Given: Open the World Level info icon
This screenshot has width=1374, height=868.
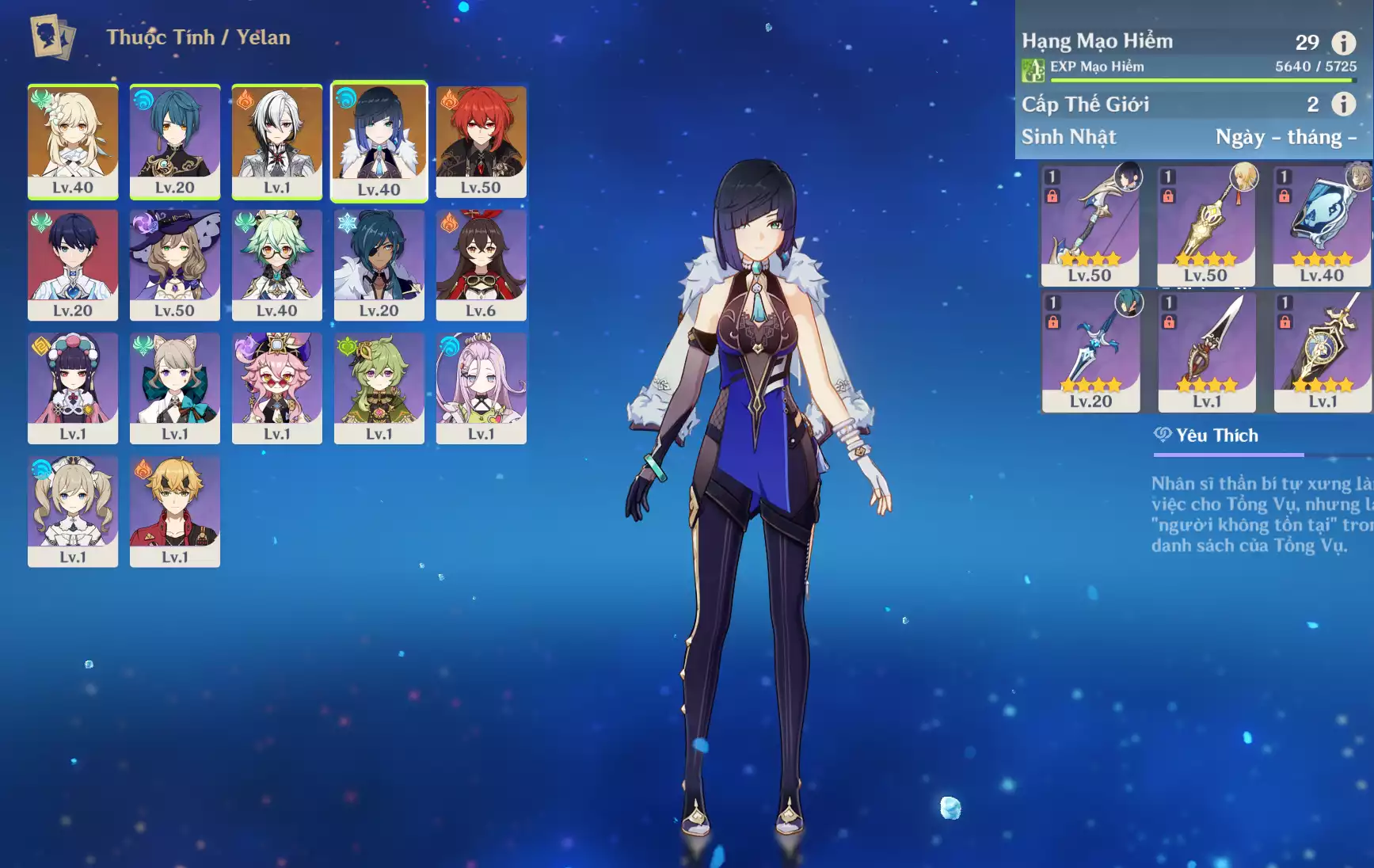Looking at the screenshot, I should [1343, 104].
